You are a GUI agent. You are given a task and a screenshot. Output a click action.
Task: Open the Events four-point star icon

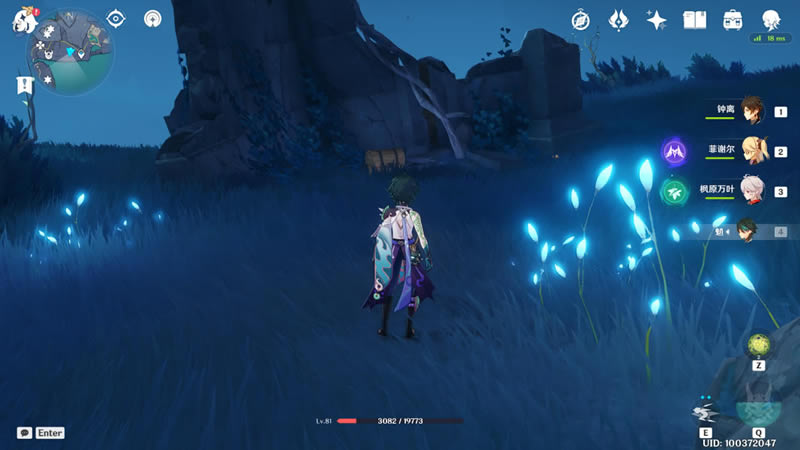(x=656, y=20)
